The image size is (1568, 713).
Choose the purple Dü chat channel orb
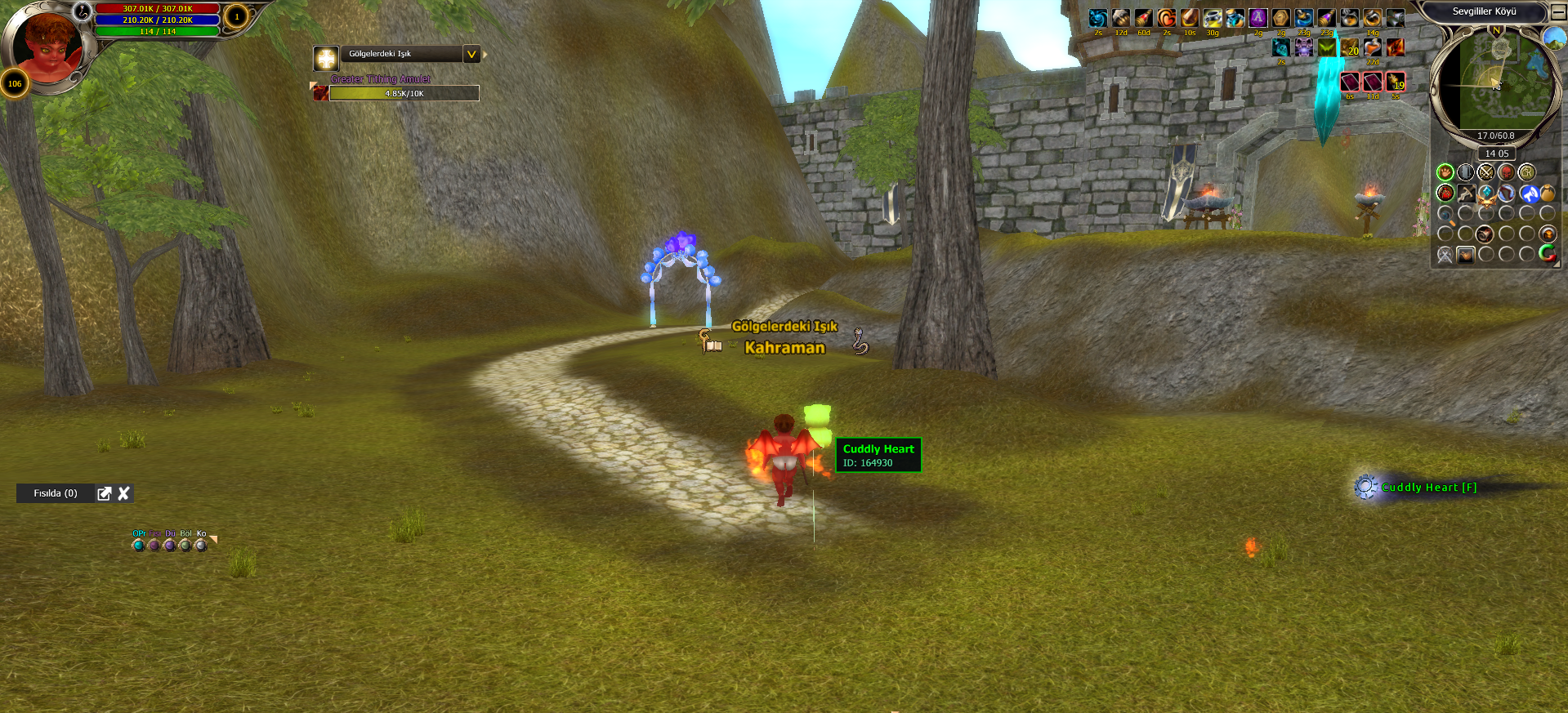[x=170, y=545]
